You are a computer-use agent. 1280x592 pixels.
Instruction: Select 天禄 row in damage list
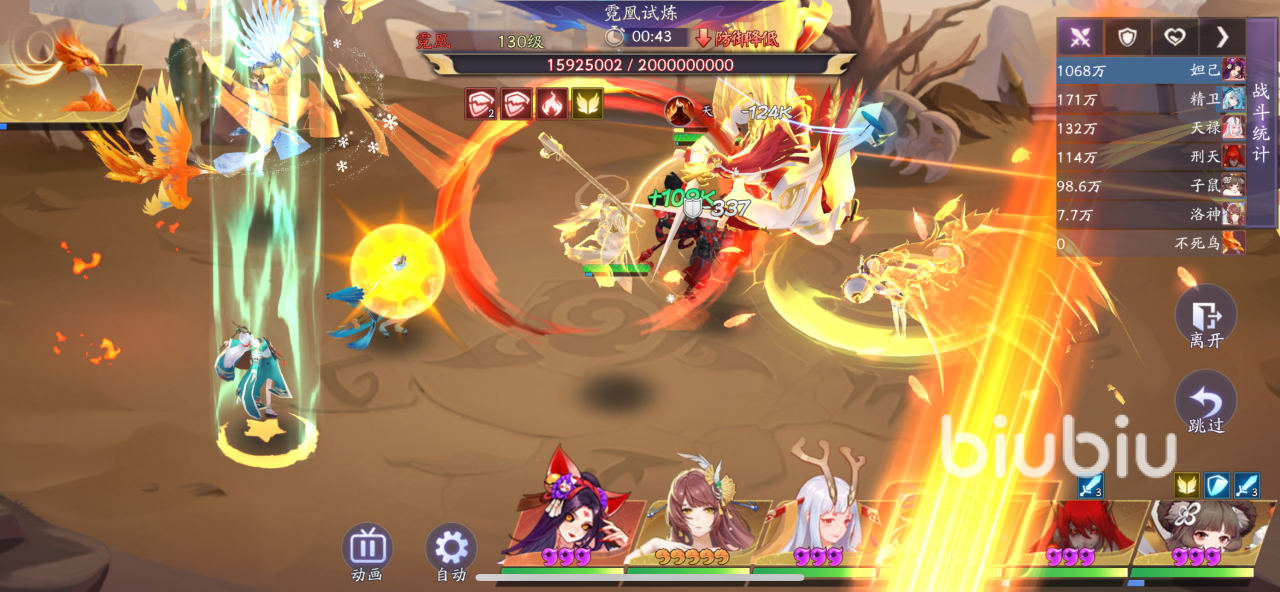[x=1150, y=128]
